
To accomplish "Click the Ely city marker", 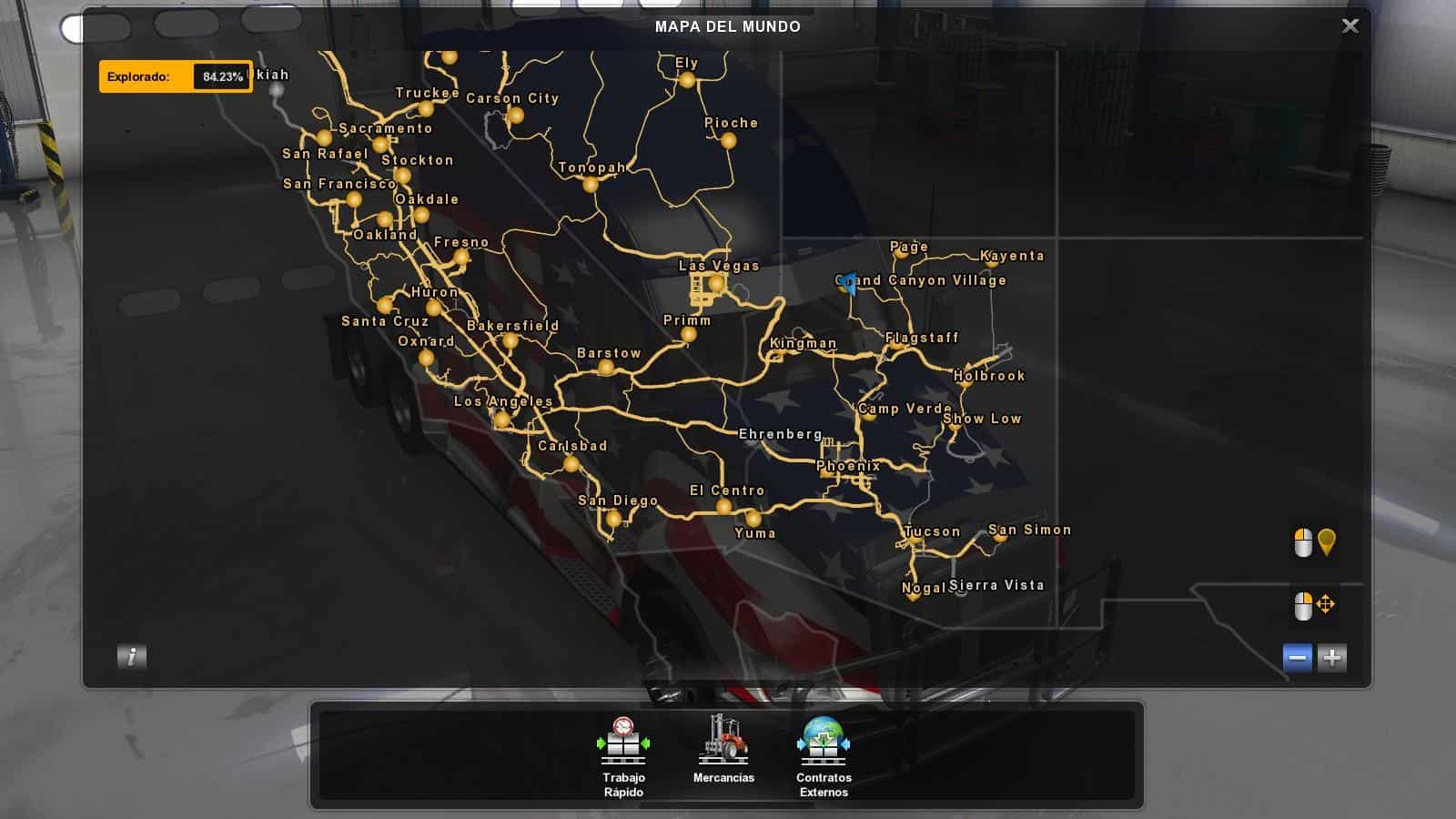I will 687,80.
